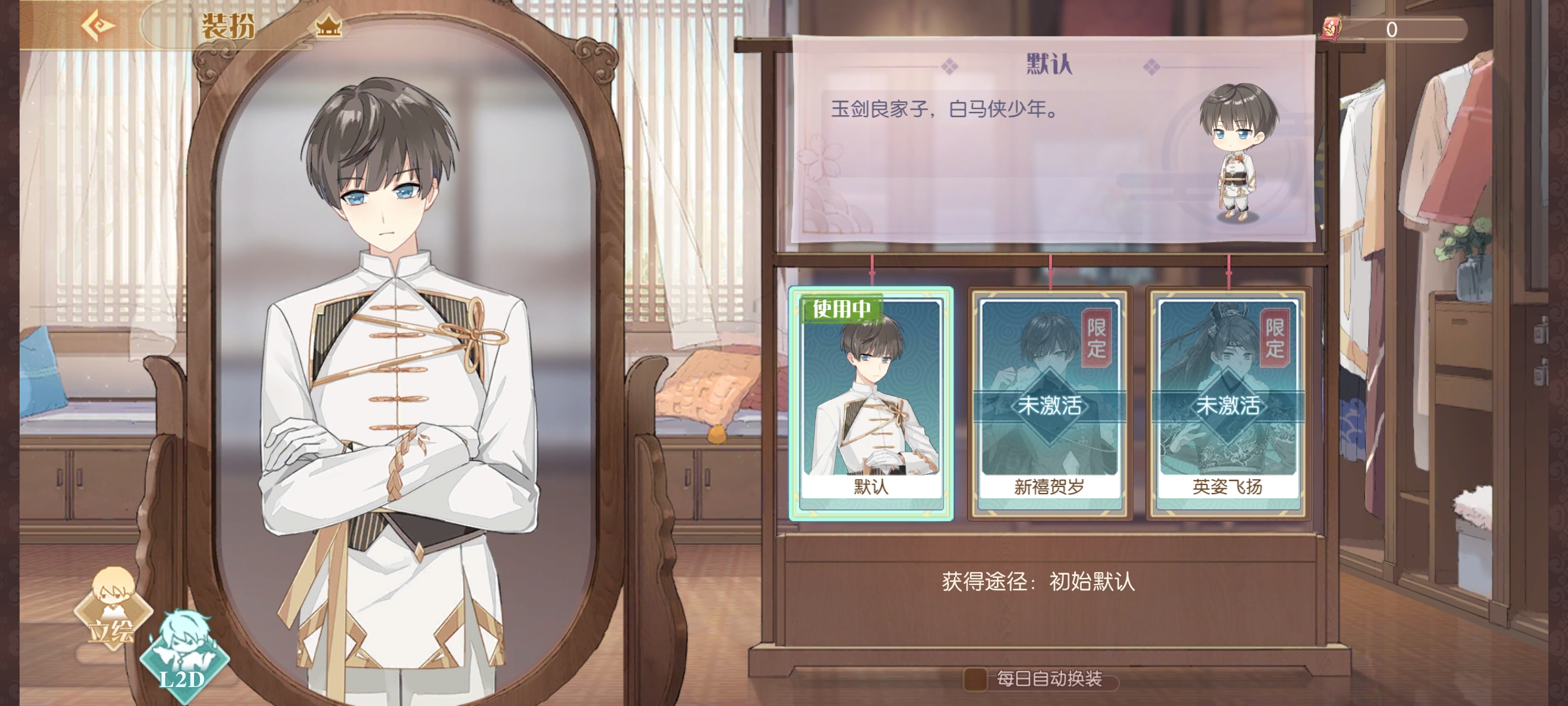
Task: Pick the 英姿飞扬 limited outfit card
Action: (x=1228, y=403)
